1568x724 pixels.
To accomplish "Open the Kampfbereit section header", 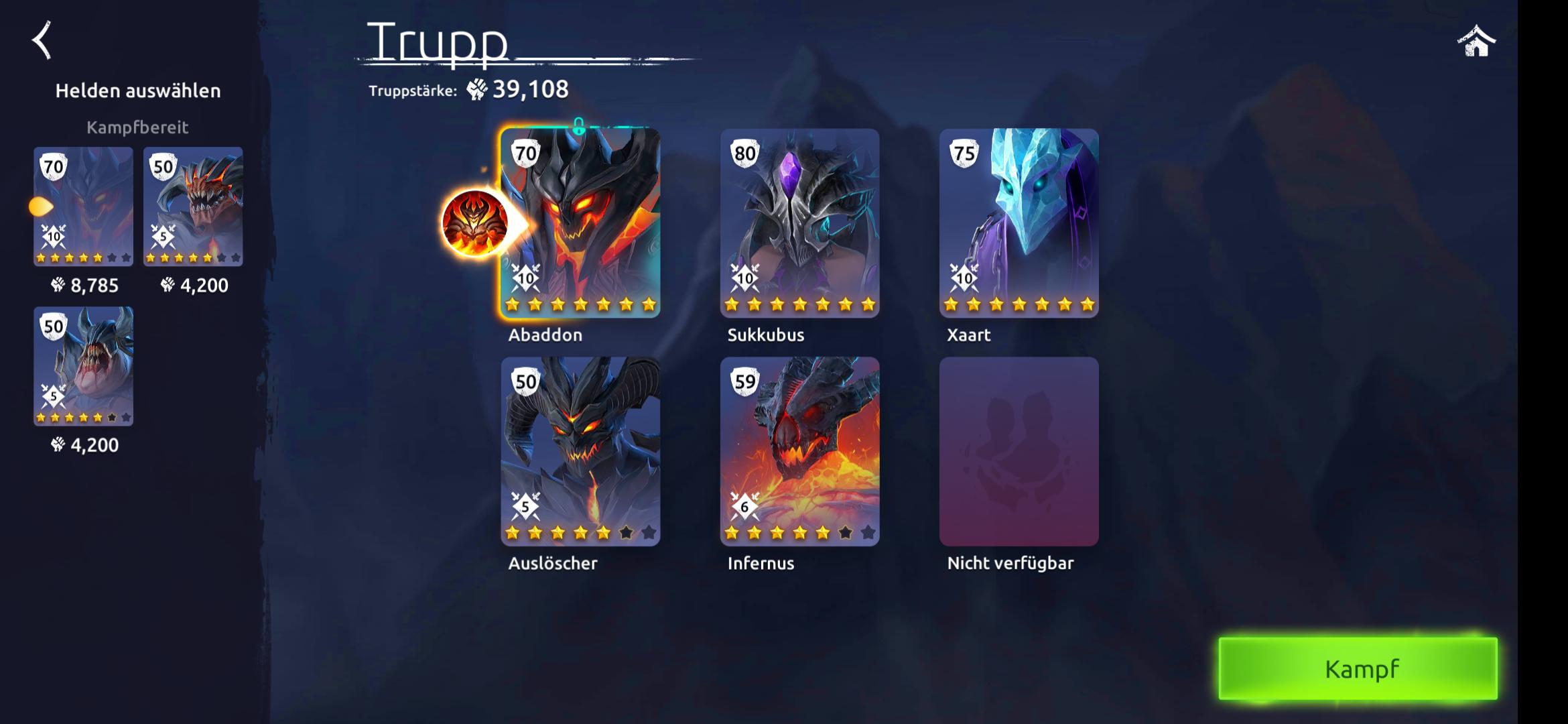I will [x=137, y=126].
